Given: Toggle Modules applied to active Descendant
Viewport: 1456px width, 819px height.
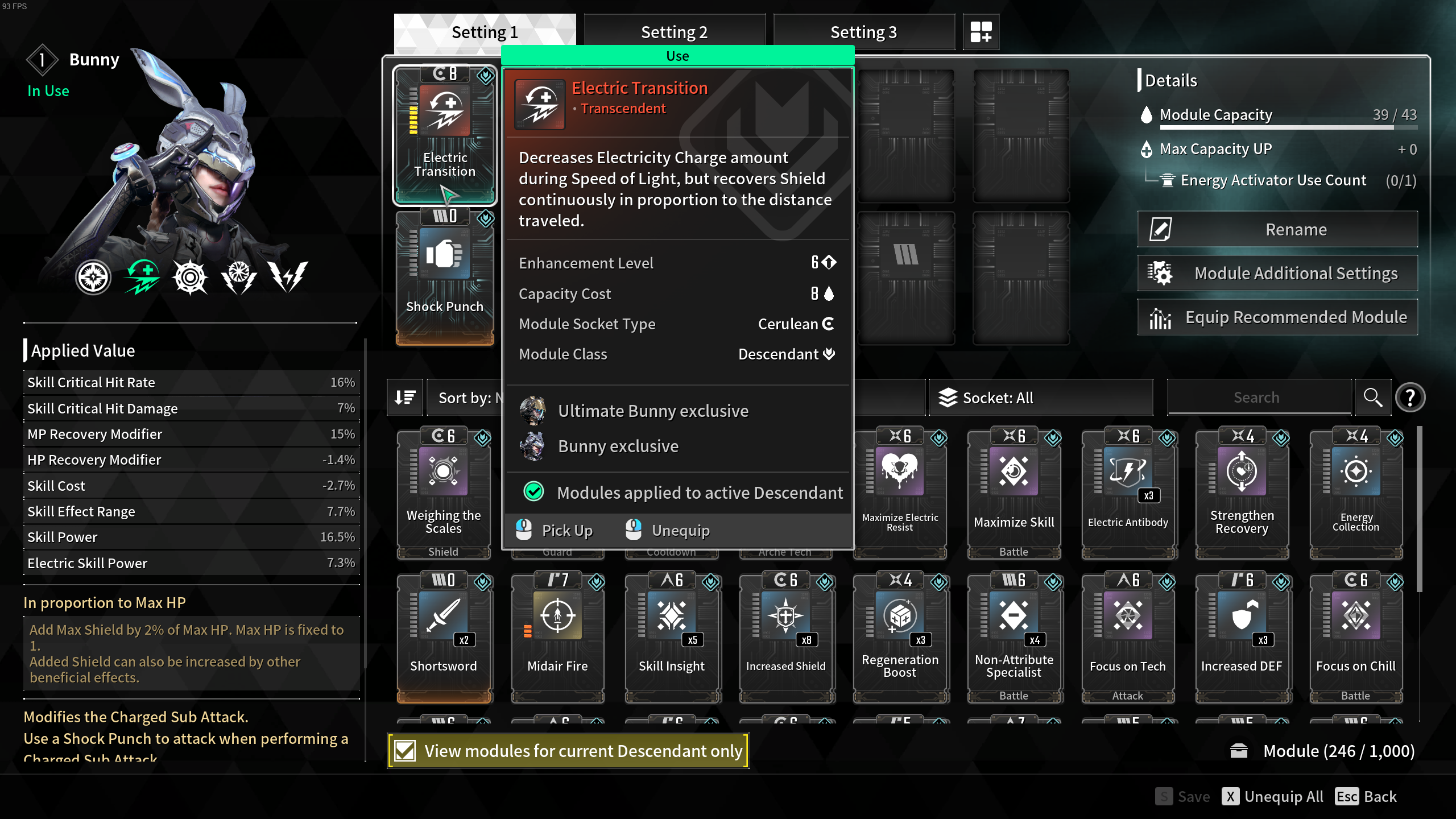Looking at the screenshot, I should pyautogui.click(x=533, y=492).
